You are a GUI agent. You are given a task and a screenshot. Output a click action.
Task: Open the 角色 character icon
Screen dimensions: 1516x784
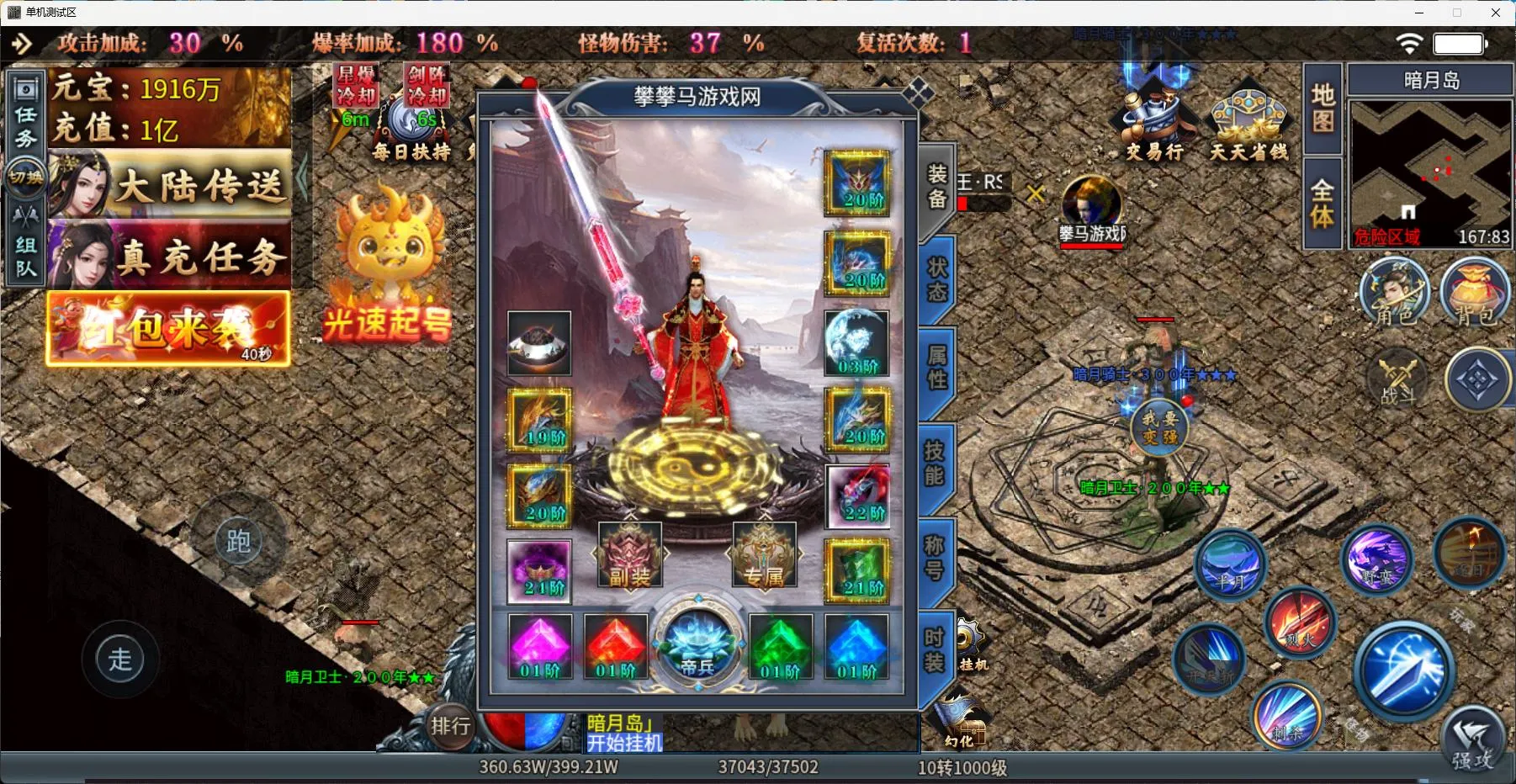1395,292
